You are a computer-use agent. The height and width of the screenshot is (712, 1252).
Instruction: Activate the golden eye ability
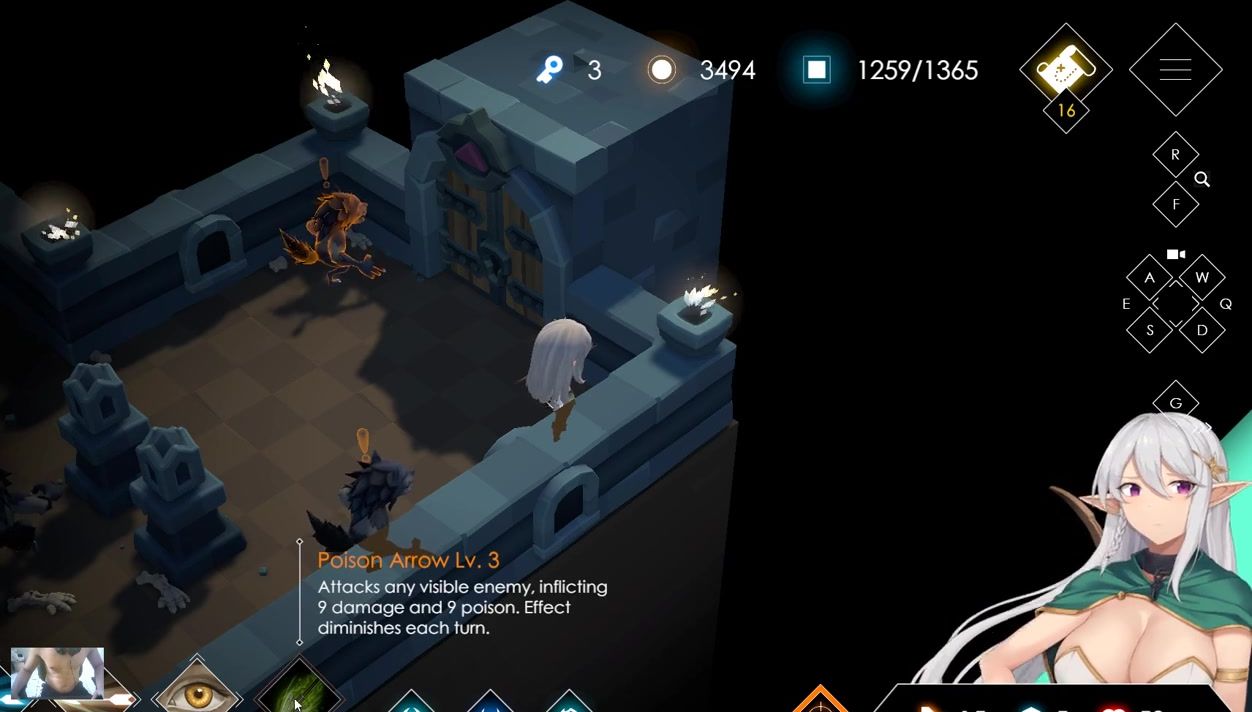coord(197,692)
